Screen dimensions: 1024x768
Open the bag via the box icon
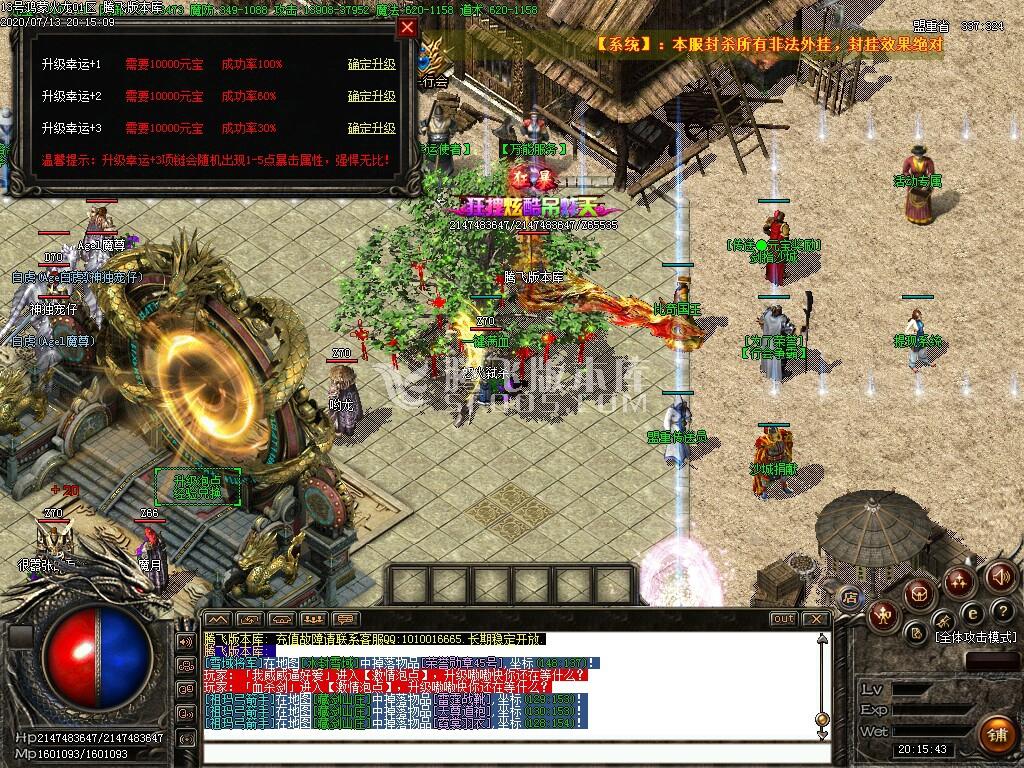tap(920, 593)
